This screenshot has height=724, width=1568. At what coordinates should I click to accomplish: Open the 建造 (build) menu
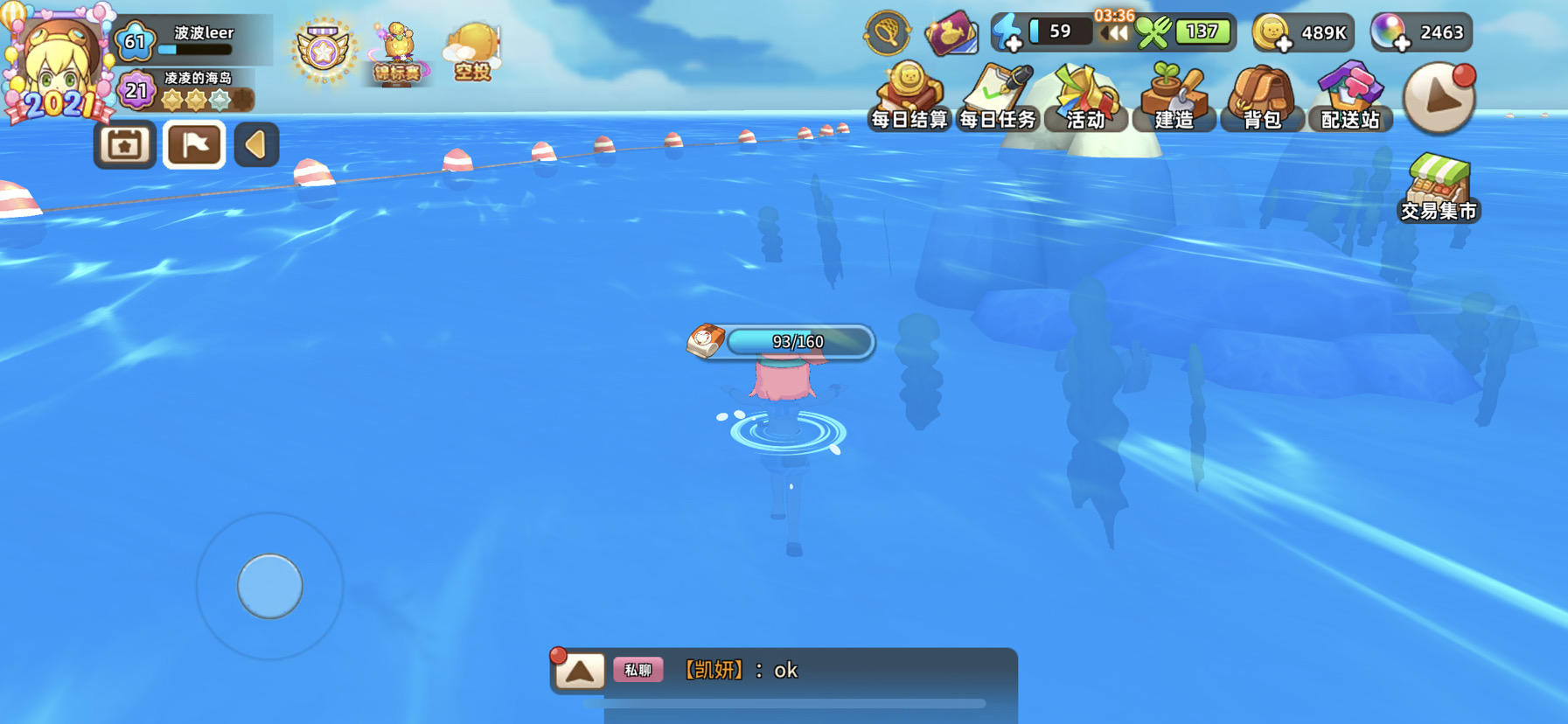(x=1174, y=94)
